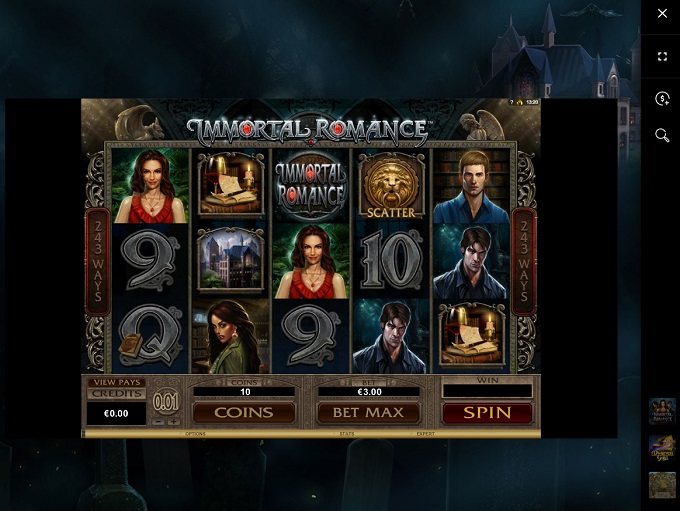The image size is (680, 511).
Task: Open game search with the magnifier icon
Action: click(662, 135)
